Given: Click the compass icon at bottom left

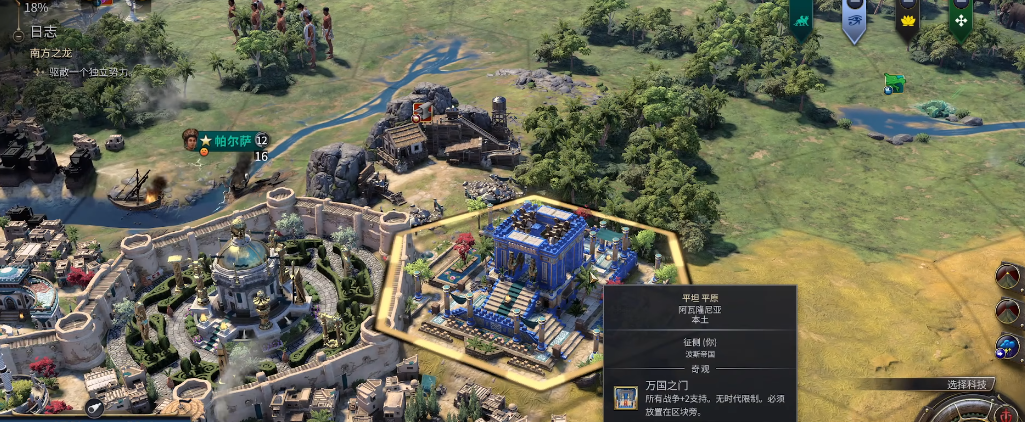Looking at the screenshot, I should 94,408.
